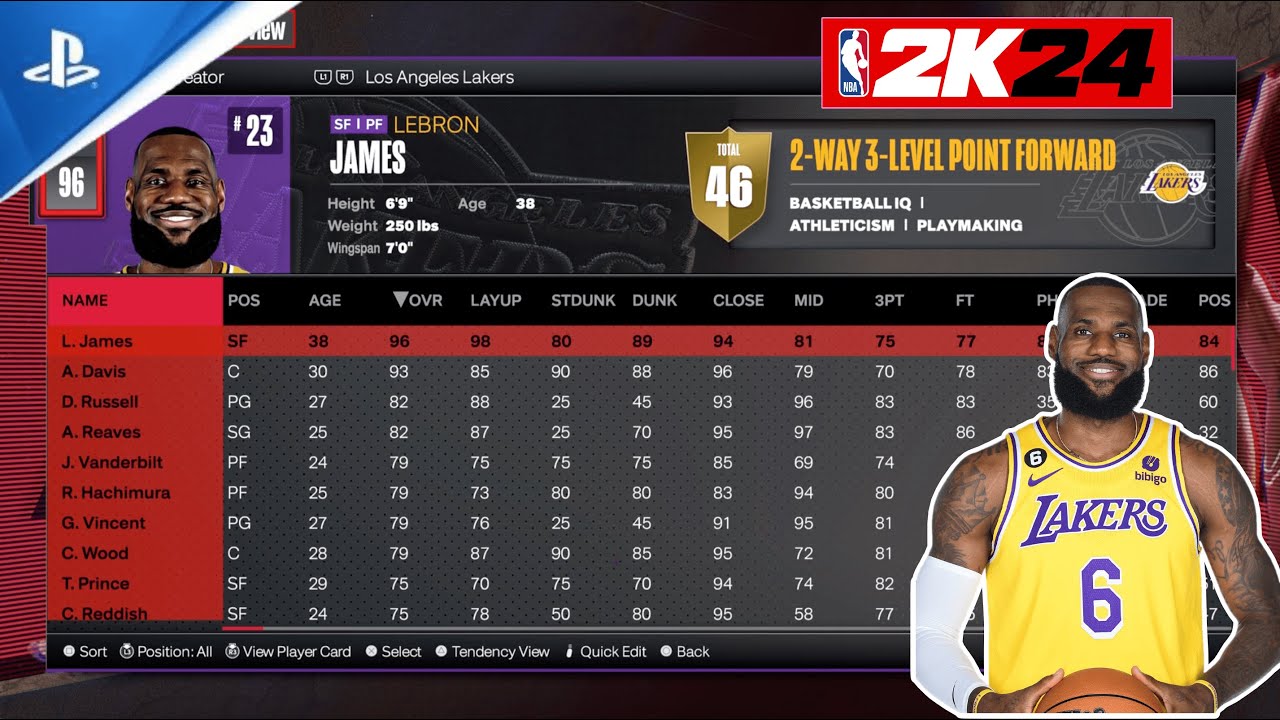This screenshot has height=720, width=1280.
Task: Open the Quick Edit option
Action: click(x=607, y=651)
